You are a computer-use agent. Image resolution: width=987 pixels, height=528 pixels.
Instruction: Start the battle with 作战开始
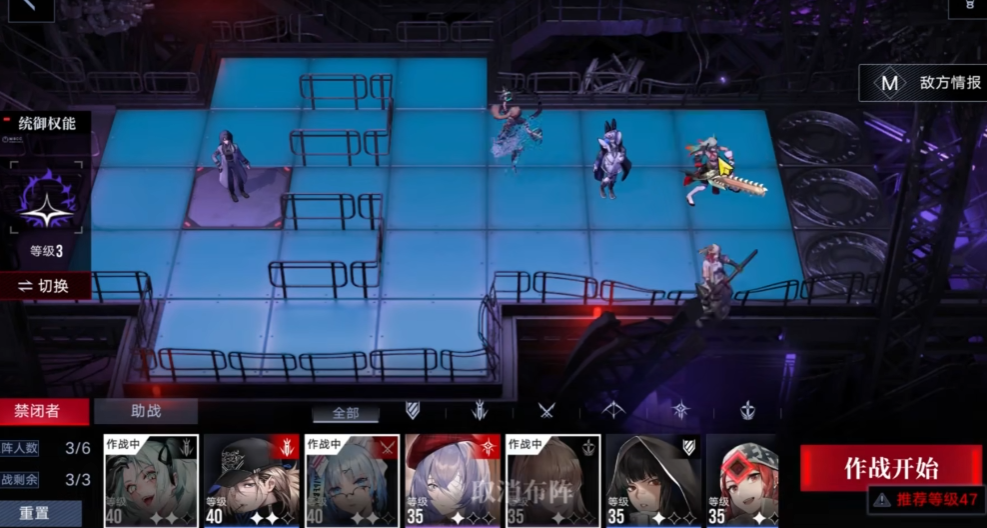pyautogui.click(x=891, y=467)
